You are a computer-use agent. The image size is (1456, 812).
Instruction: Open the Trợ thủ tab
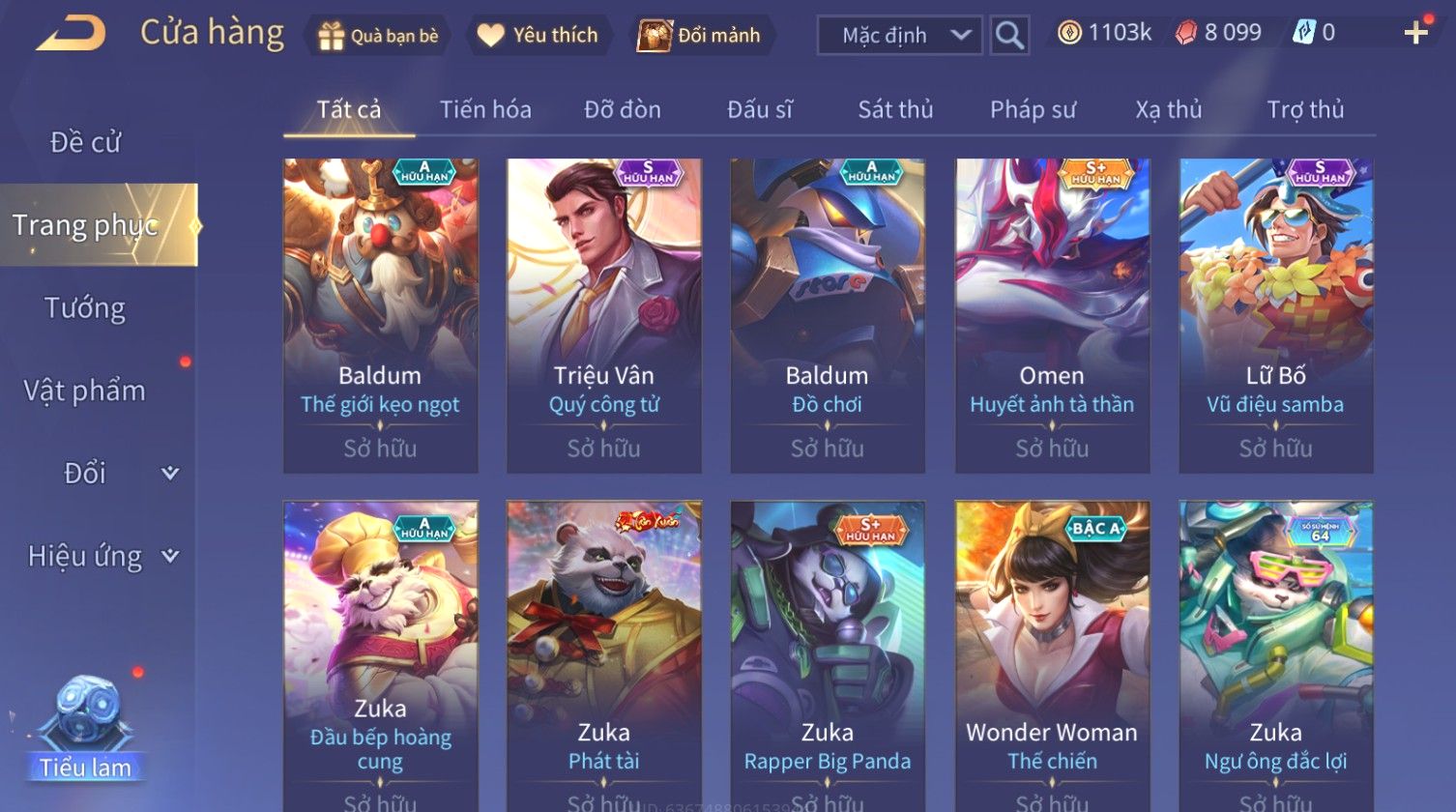[x=1305, y=110]
